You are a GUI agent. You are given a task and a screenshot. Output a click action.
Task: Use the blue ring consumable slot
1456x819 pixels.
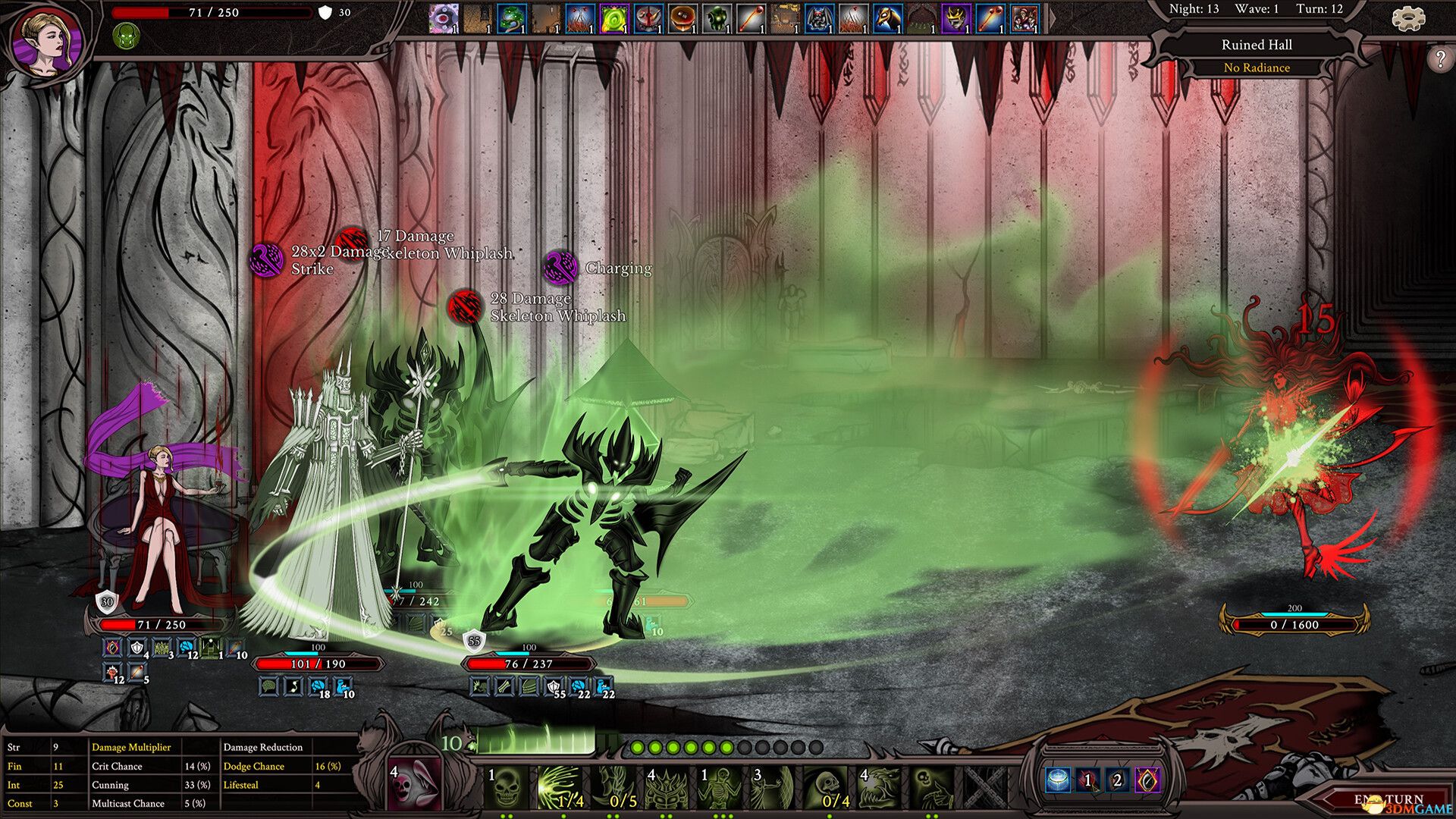point(1059,780)
